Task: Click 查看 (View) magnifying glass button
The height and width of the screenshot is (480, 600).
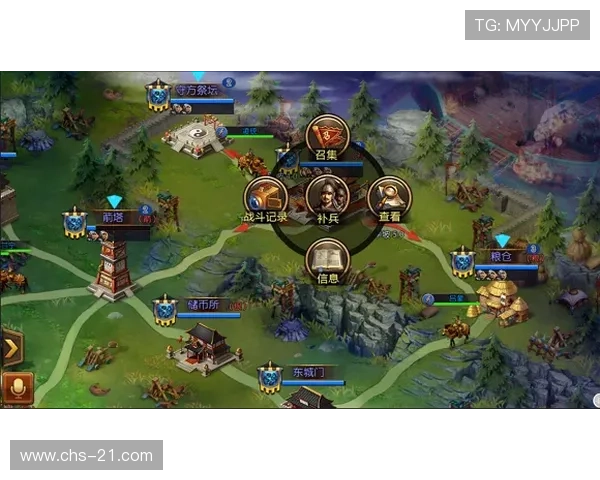Action: 389,197
